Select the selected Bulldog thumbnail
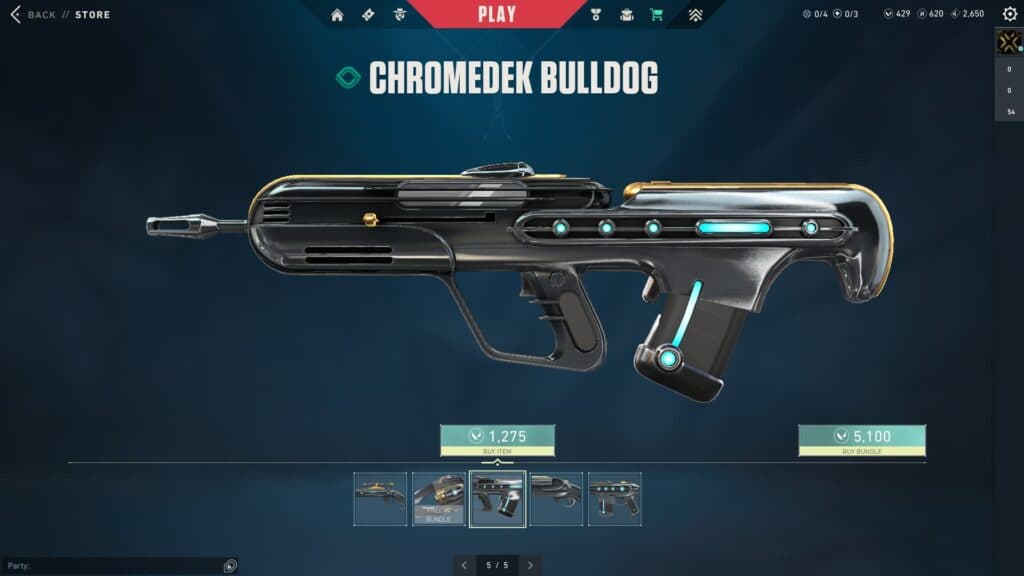Screen dimensions: 1024x576 click(497, 499)
